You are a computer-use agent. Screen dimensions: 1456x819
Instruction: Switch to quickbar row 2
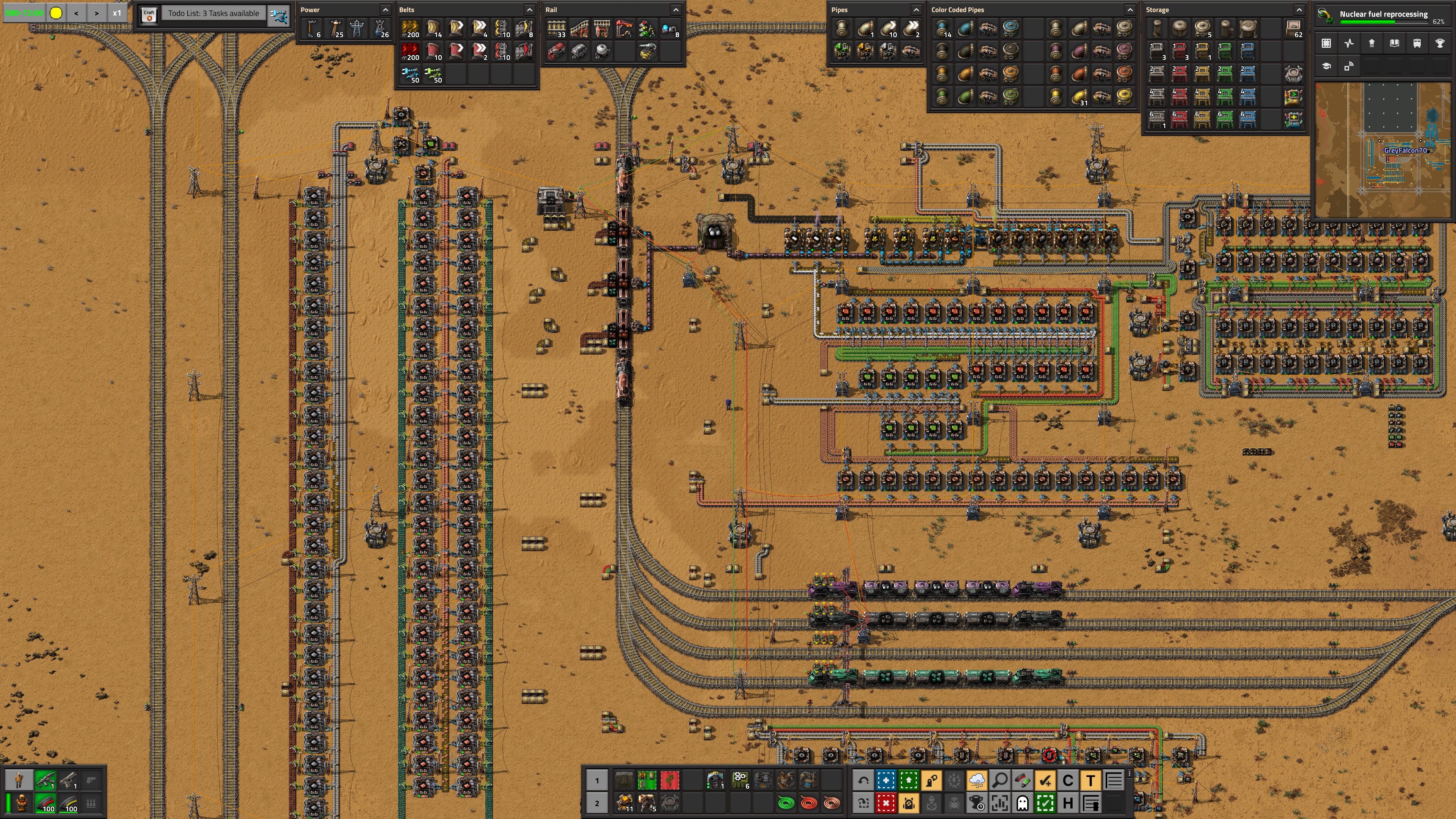coord(597,803)
